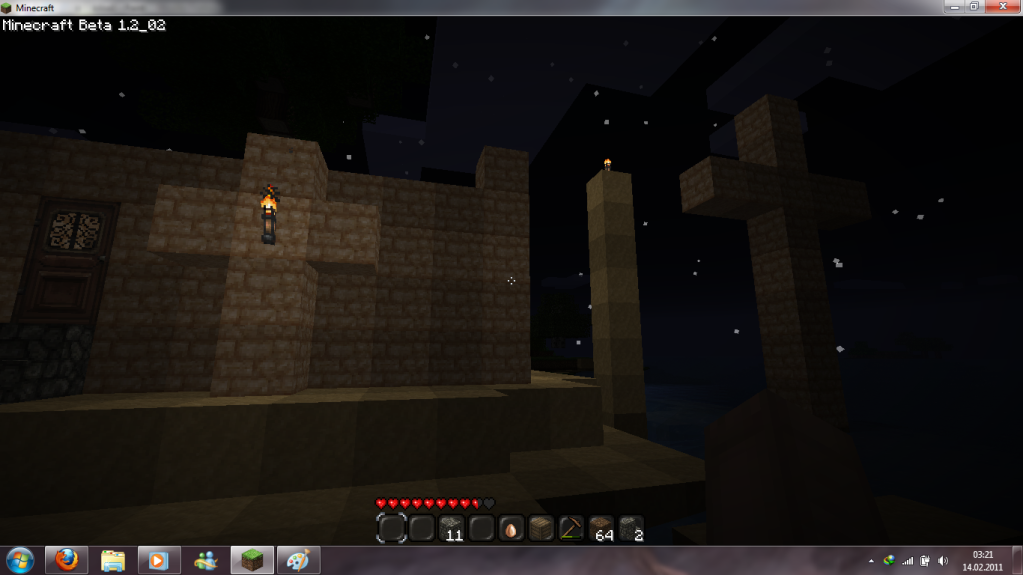The height and width of the screenshot is (575, 1023).
Task: Select the cobblestone stack of 11
Action: pyautogui.click(x=452, y=527)
